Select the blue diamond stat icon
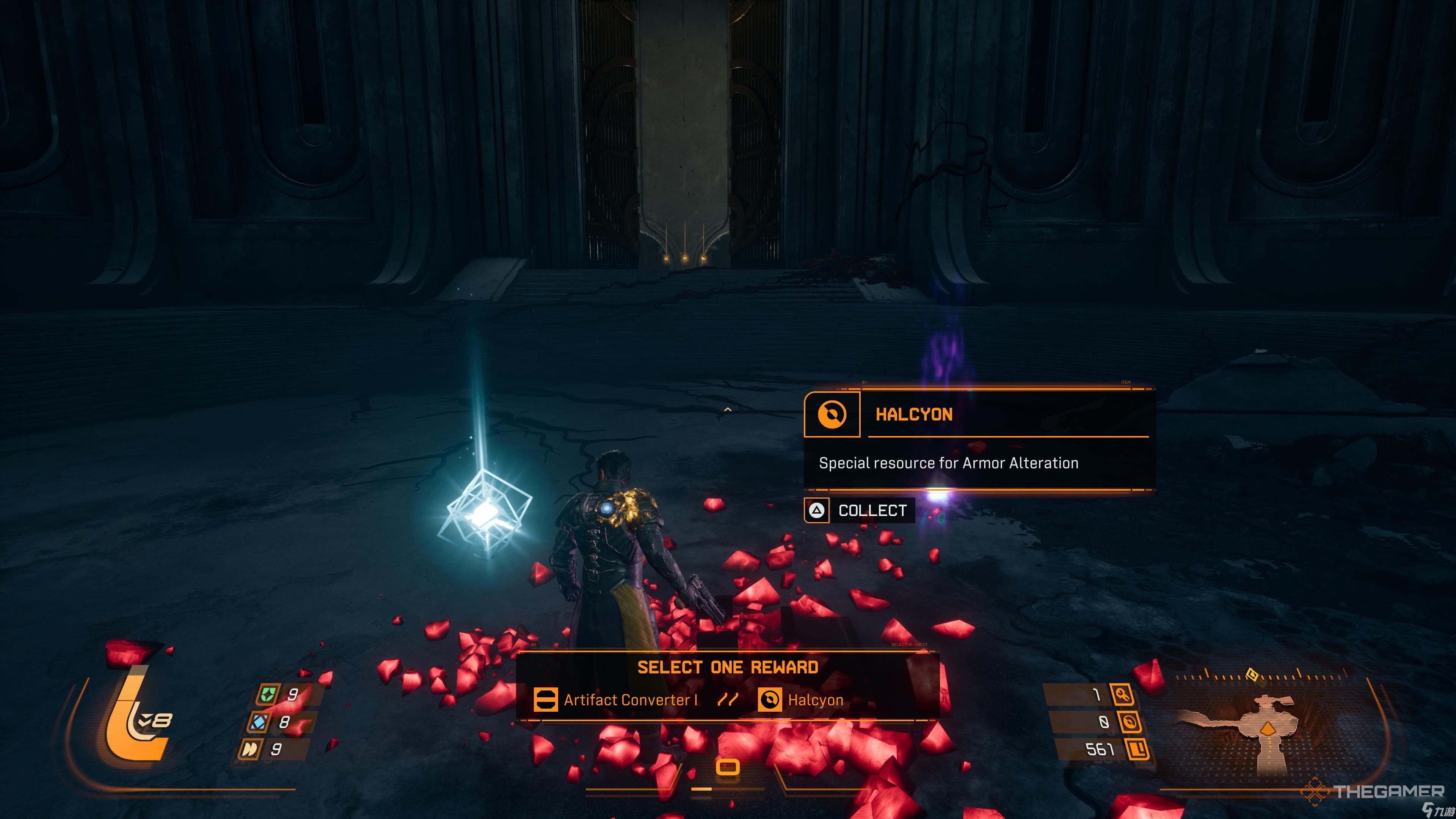 (259, 722)
